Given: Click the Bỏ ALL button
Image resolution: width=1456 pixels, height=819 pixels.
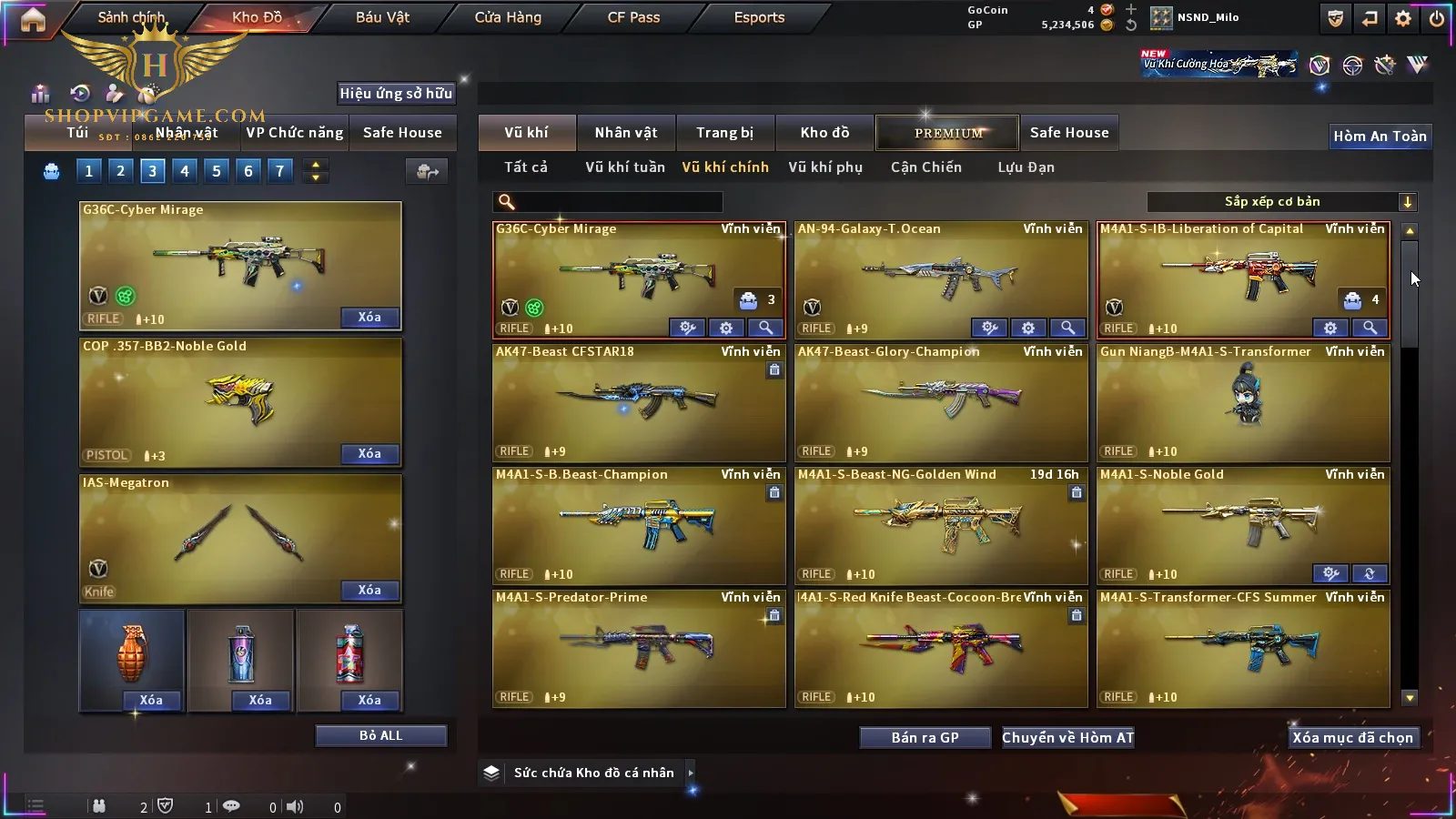Looking at the screenshot, I should (x=380, y=735).
